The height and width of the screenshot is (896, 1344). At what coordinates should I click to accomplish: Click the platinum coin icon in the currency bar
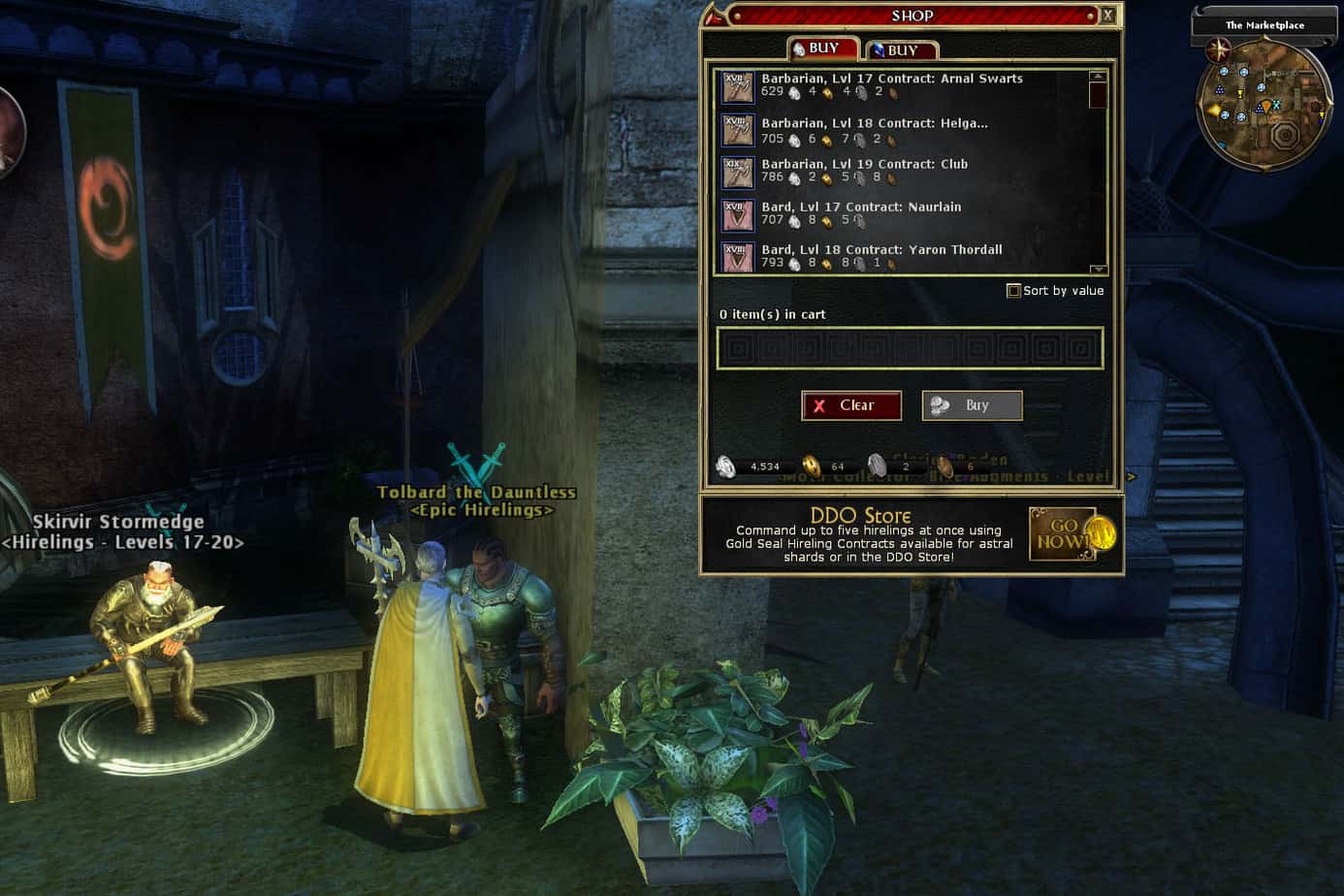pos(725,466)
